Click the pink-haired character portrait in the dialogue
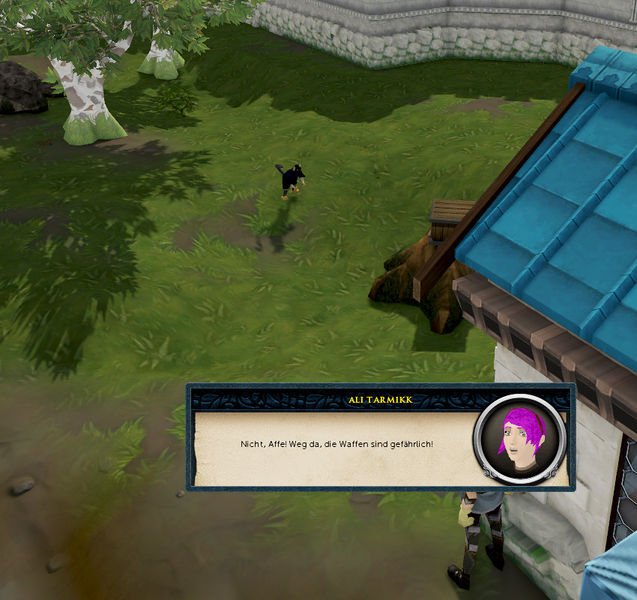 (520, 440)
